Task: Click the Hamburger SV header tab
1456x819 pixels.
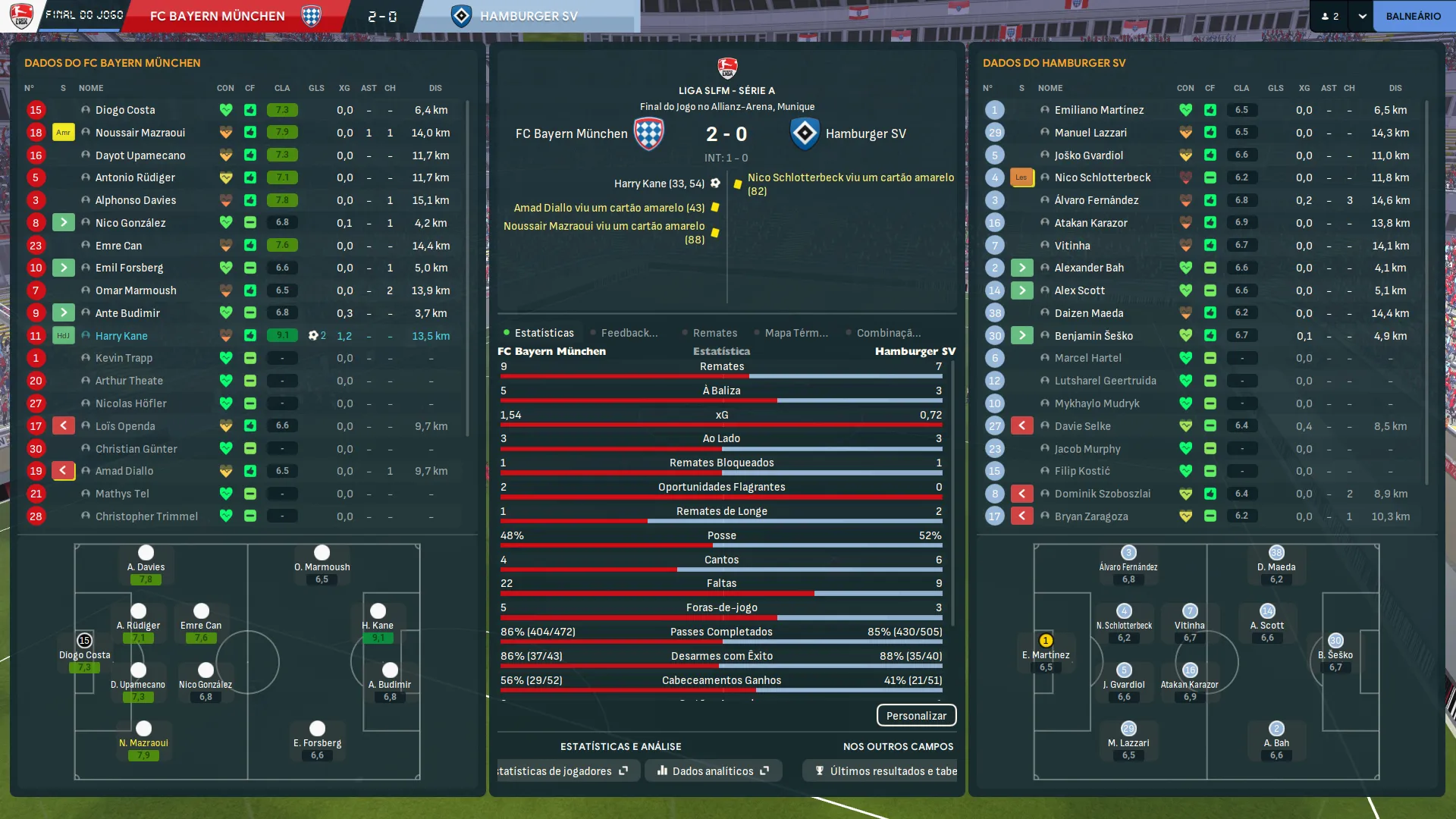Action: point(528,16)
